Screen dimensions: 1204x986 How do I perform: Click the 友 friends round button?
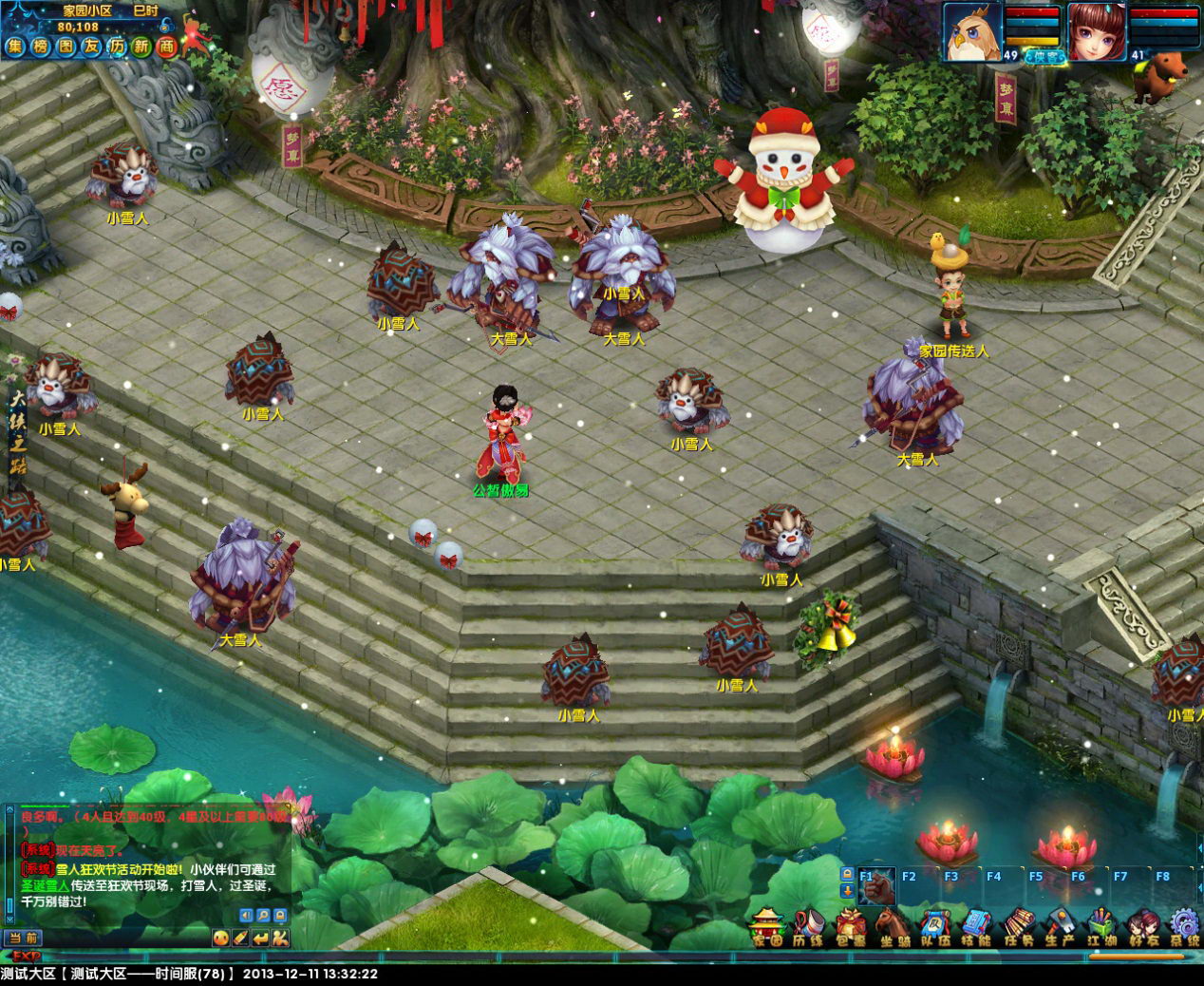pyautogui.click(x=91, y=47)
